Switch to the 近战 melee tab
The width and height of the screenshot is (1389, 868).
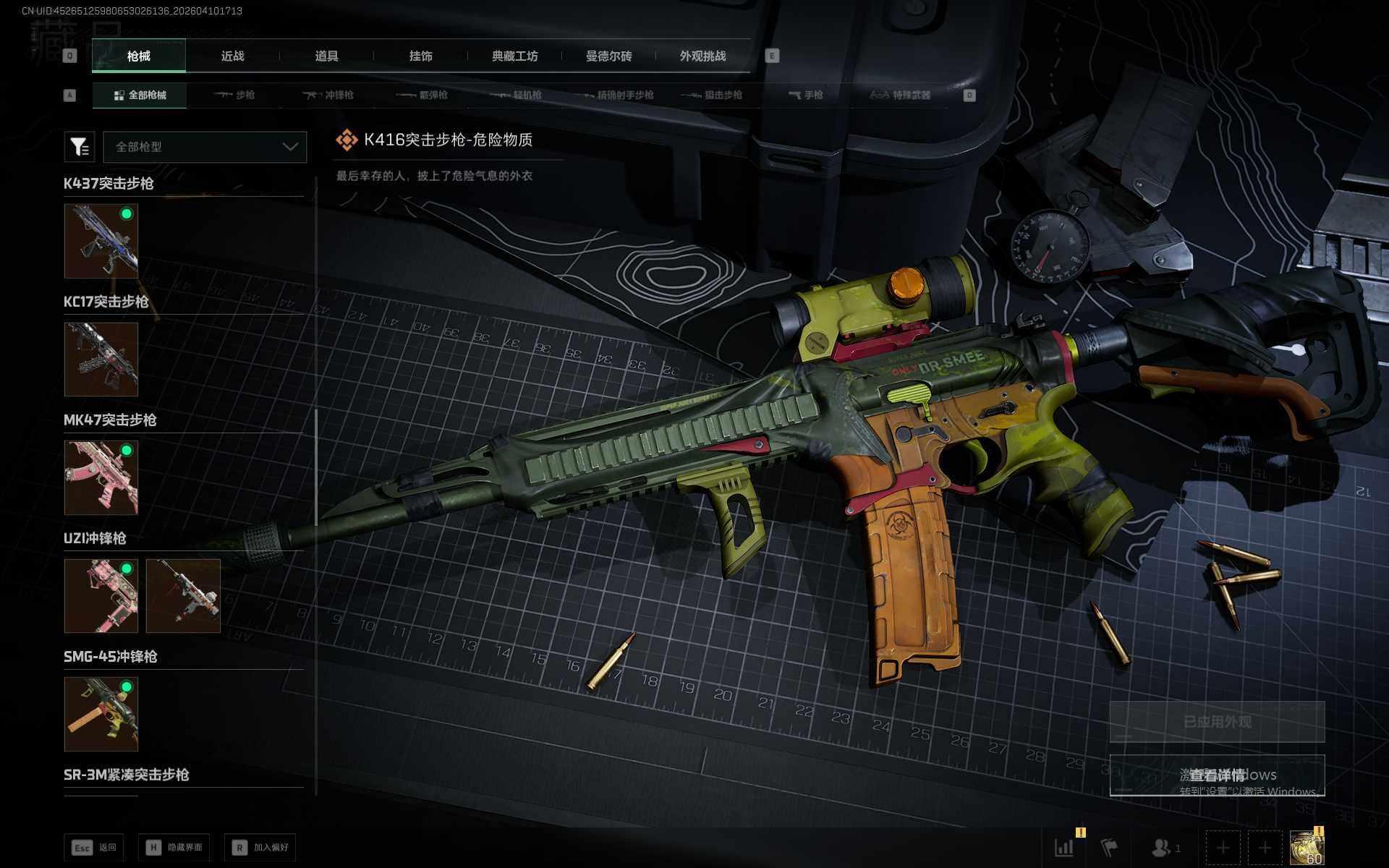[x=232, y=56]
